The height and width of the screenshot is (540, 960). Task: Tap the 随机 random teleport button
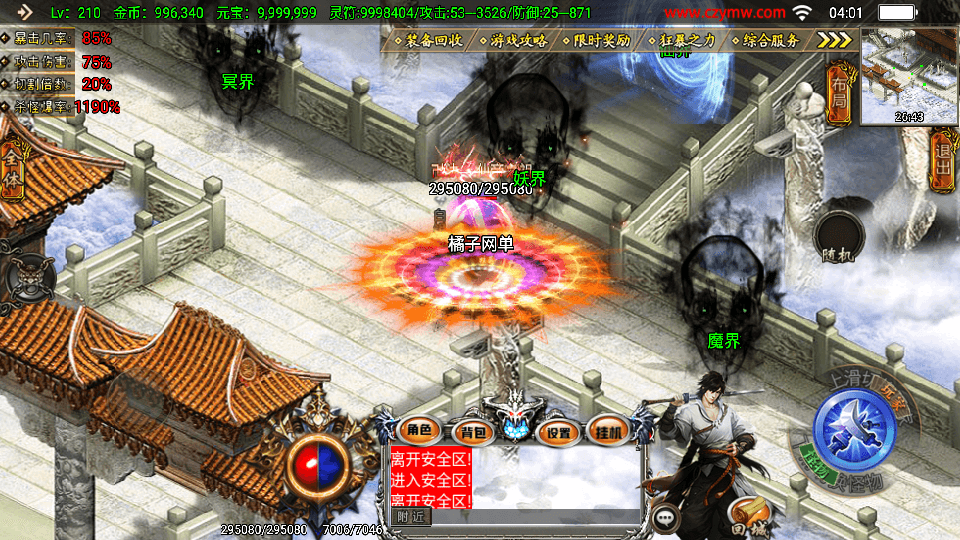point(839,239)
